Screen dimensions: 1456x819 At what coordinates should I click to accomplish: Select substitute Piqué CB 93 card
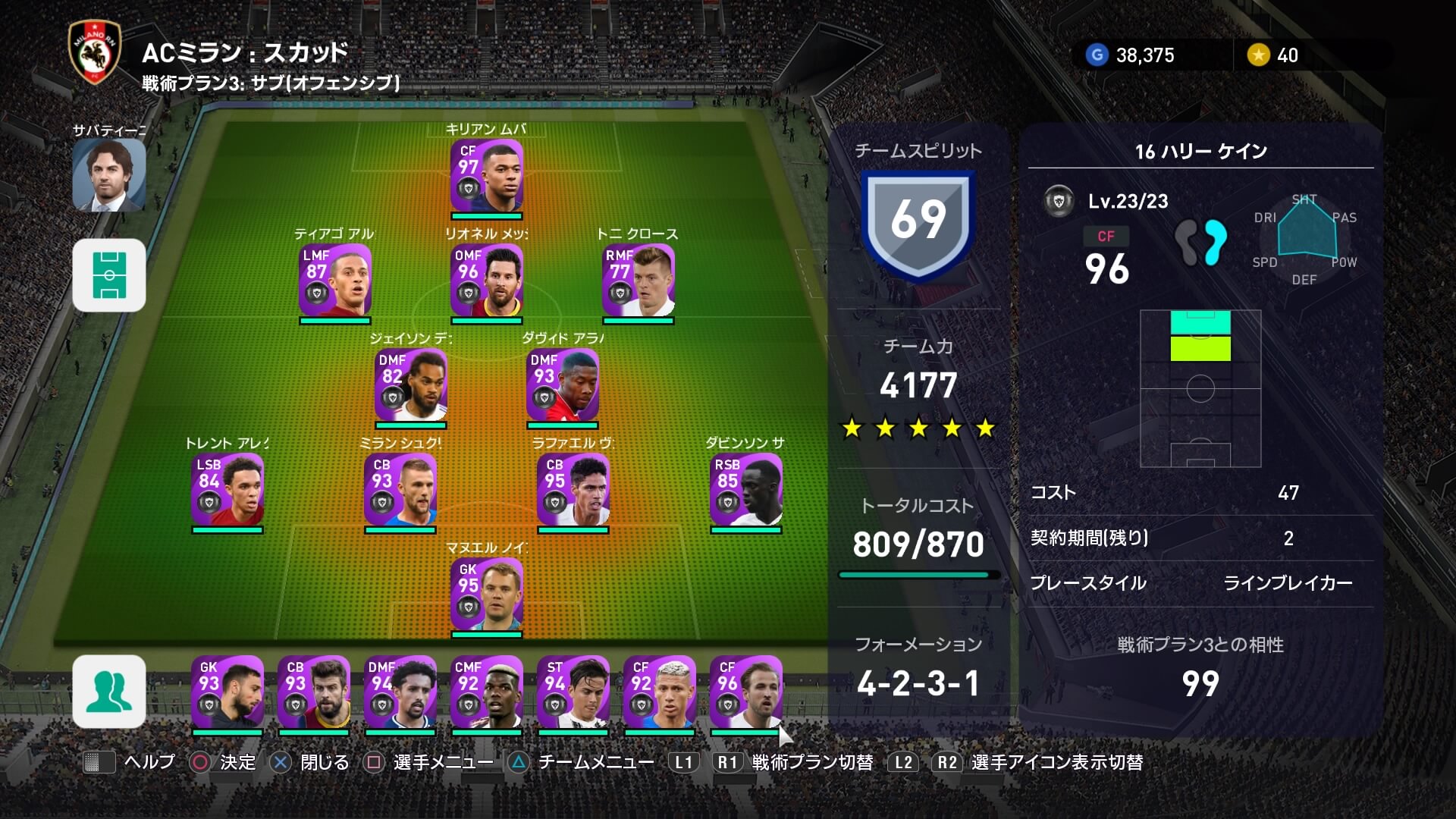point(314,692)
